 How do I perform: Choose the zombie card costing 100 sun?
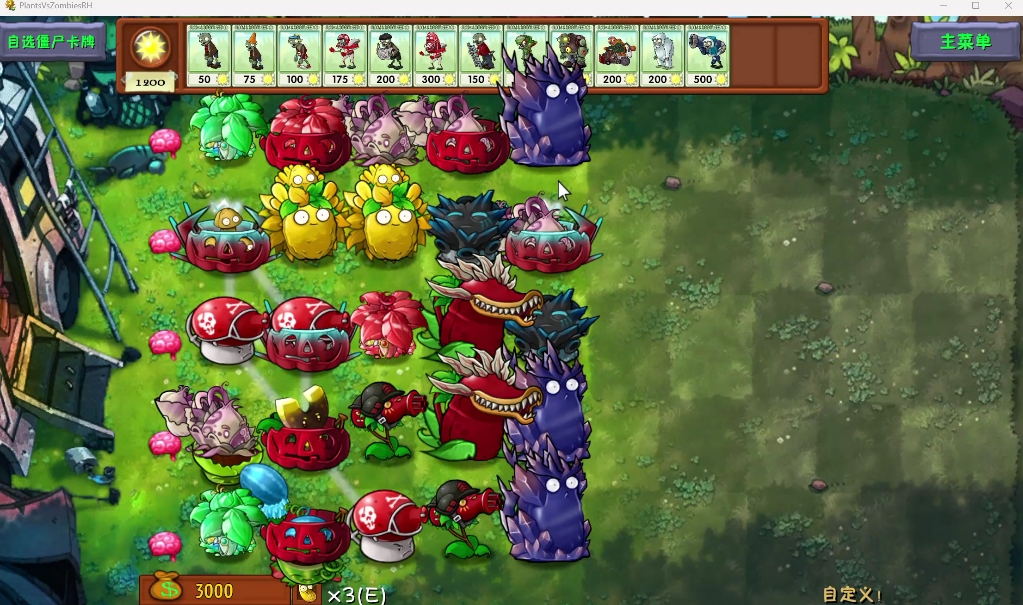pyautogui.click(x=299, y=56)
